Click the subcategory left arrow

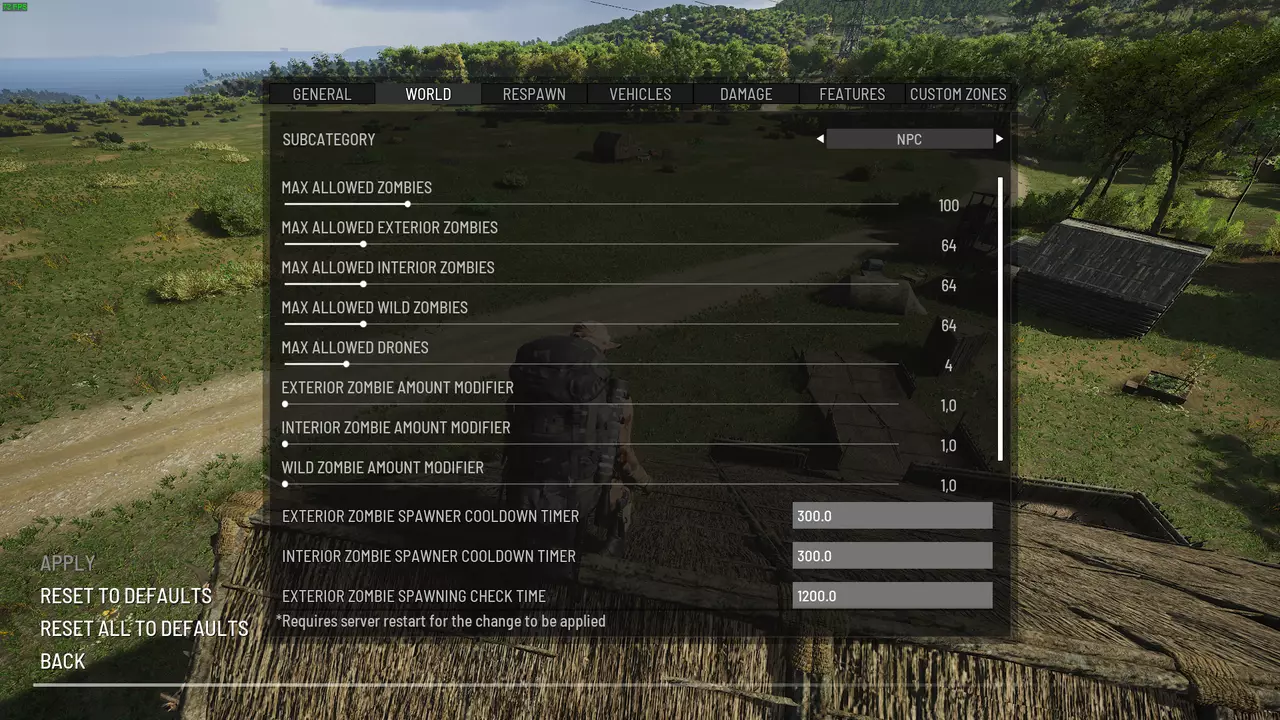tap(820, 139)
